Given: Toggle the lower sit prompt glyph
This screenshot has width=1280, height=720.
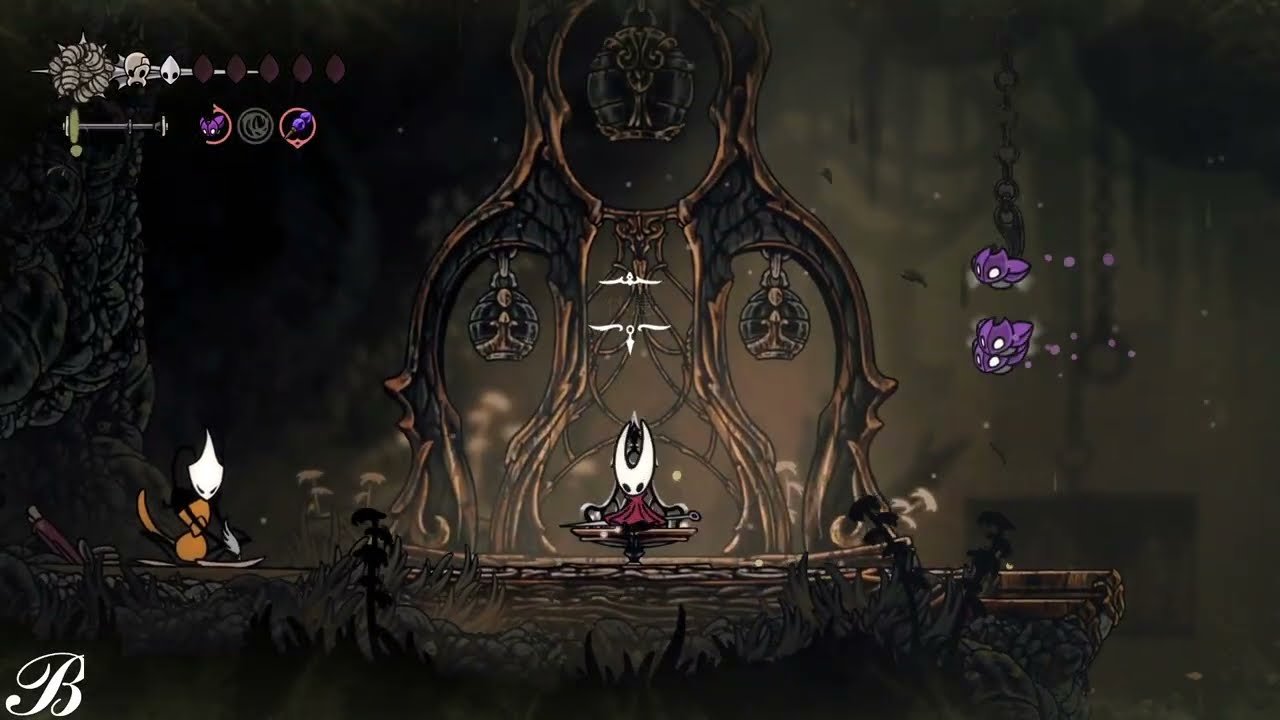Looking at the screenshot, I should coord(629,330).
